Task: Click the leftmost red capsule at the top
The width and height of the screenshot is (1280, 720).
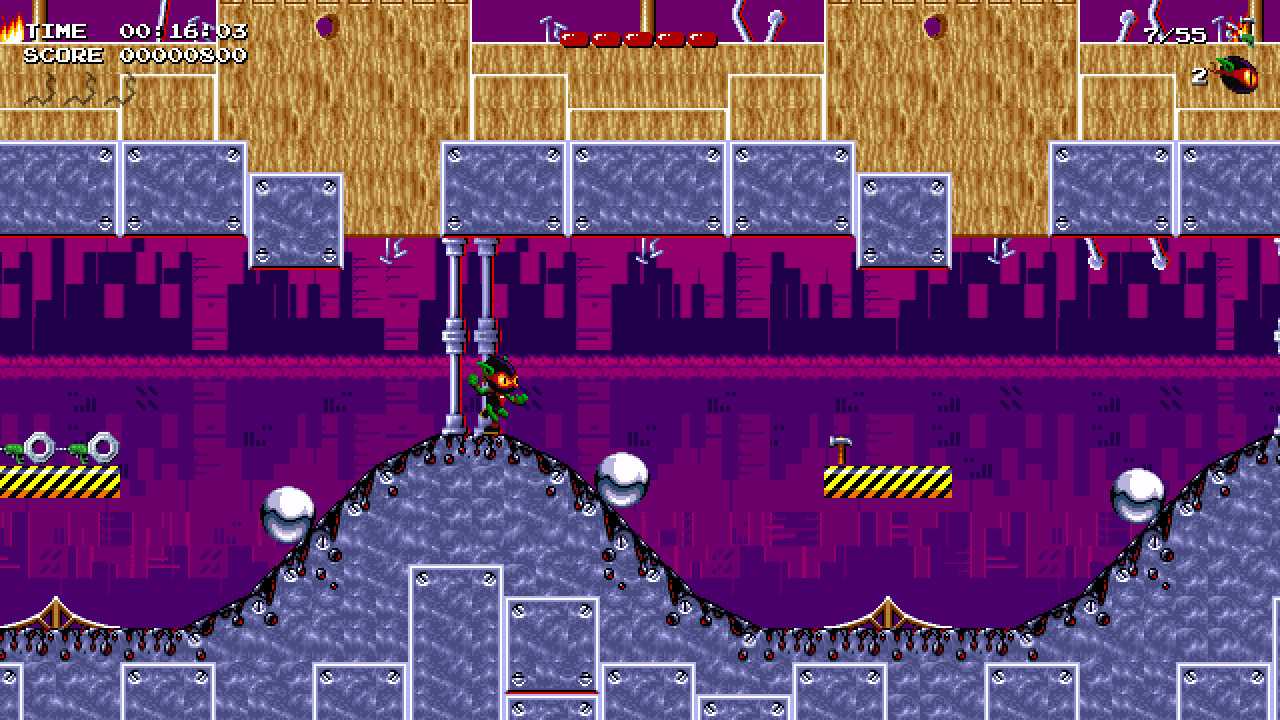Action: (575, 40)
